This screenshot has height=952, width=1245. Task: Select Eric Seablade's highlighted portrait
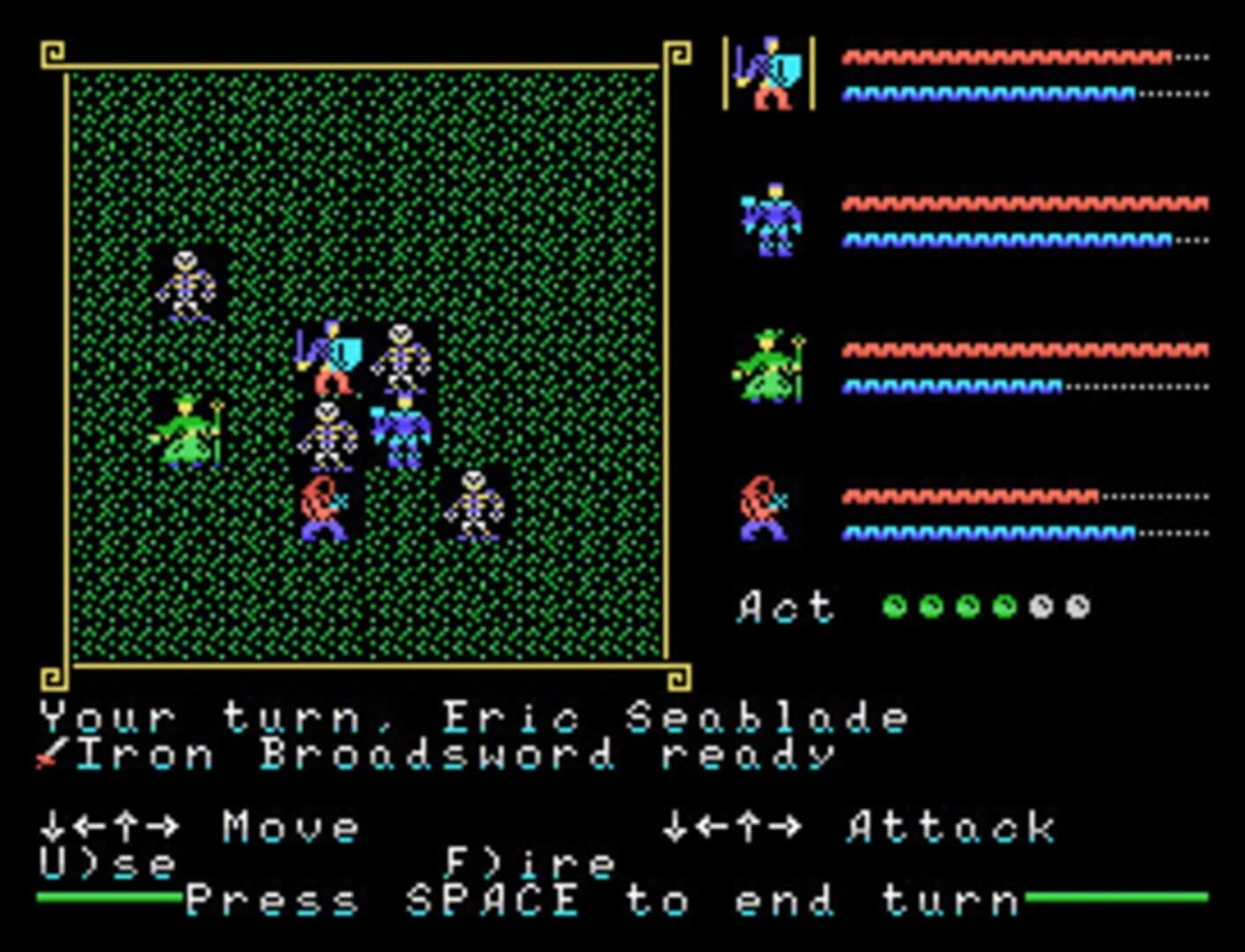click(x=770, y=75)
